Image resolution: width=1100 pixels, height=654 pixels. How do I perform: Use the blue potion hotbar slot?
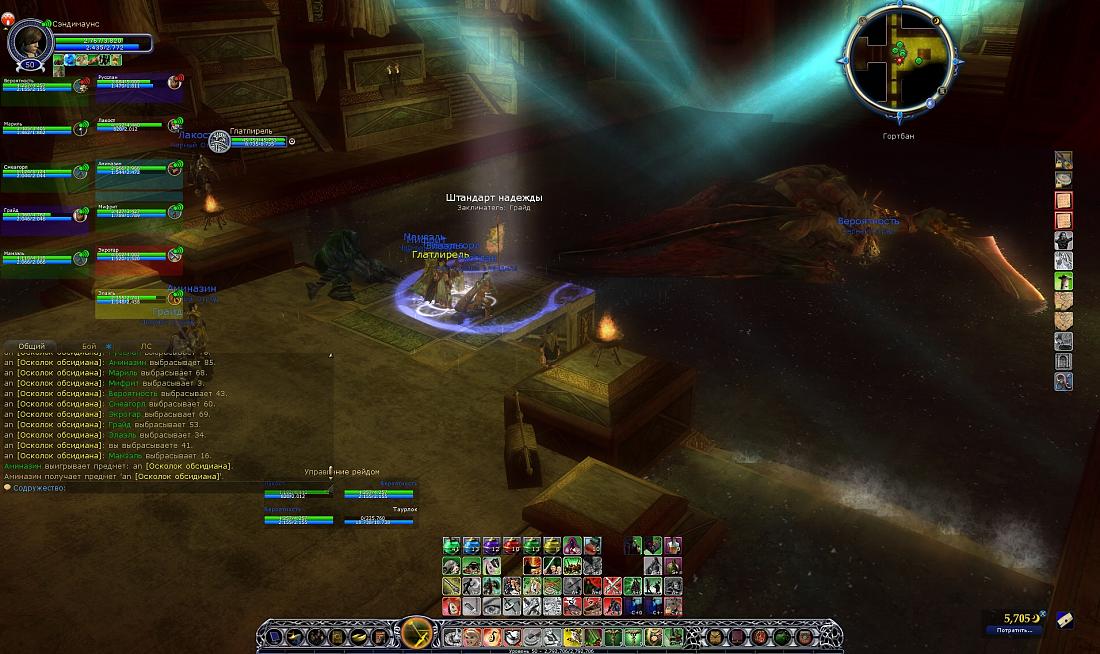[x=472, y=546]
